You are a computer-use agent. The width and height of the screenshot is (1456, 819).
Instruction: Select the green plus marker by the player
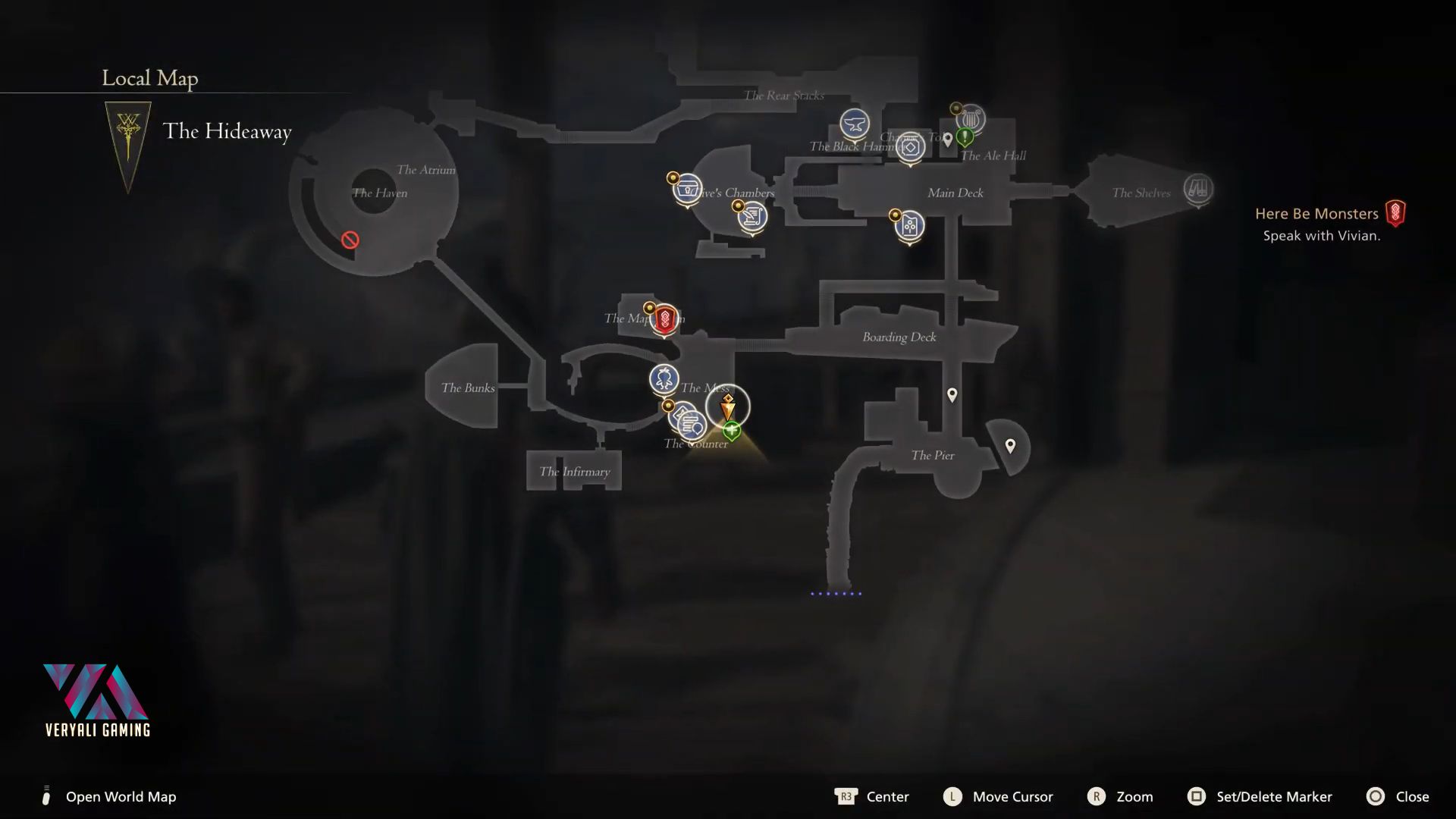click(732, 431)
